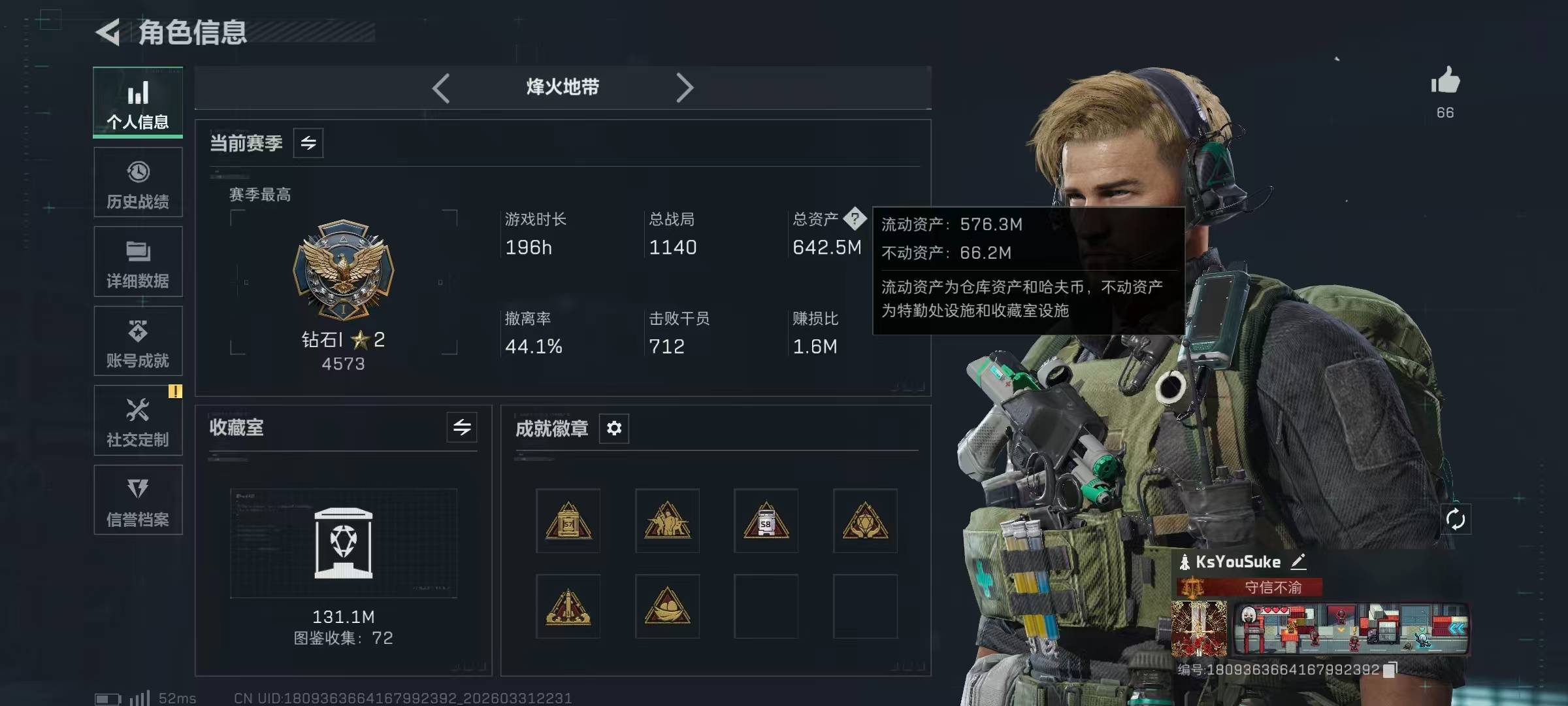Open the 成就徽章 gear settings
The height and width of the screenshot is (706, 1568).
pos(614,428)
